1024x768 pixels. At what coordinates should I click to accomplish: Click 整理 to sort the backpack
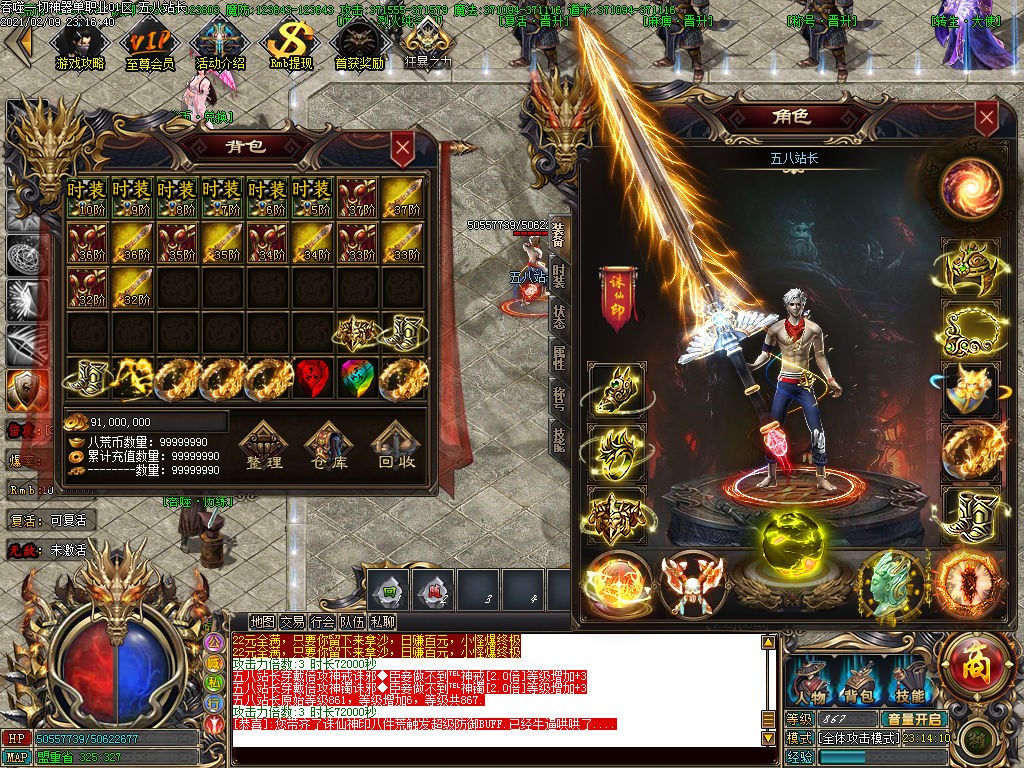click(265, 445)
